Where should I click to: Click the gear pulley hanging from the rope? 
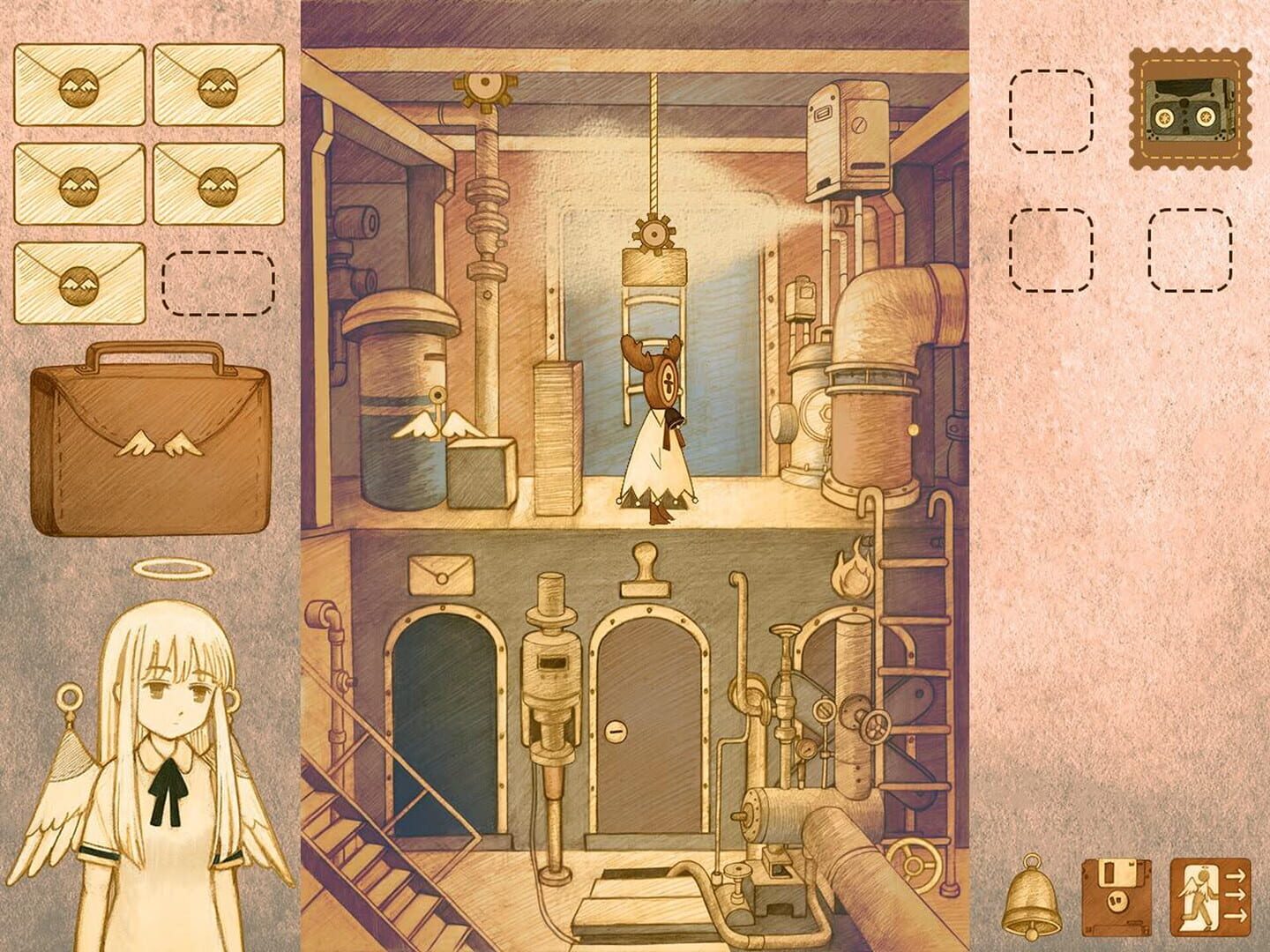pos(656,234)
